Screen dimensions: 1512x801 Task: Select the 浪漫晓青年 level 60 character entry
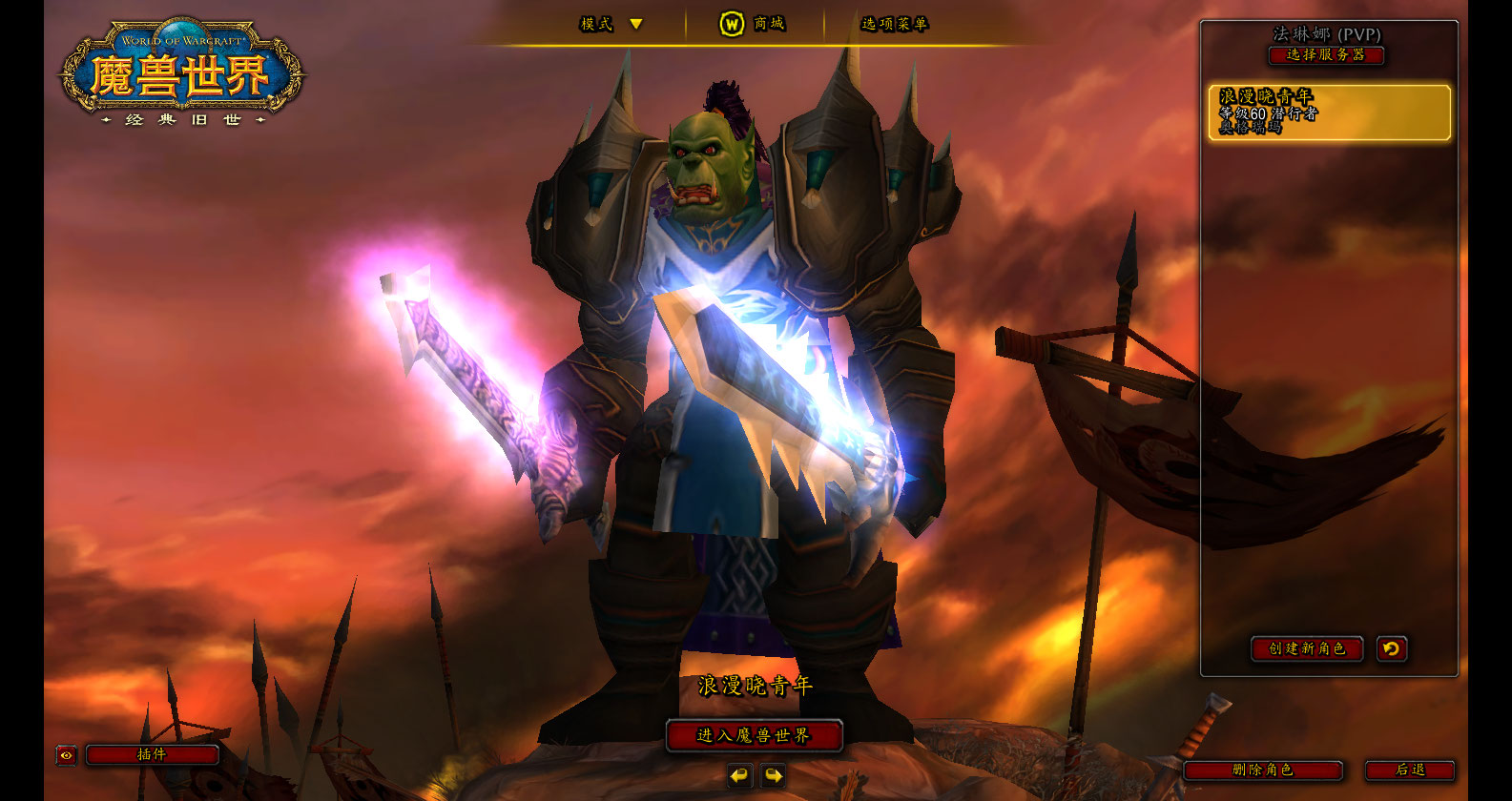(1329, 113)
